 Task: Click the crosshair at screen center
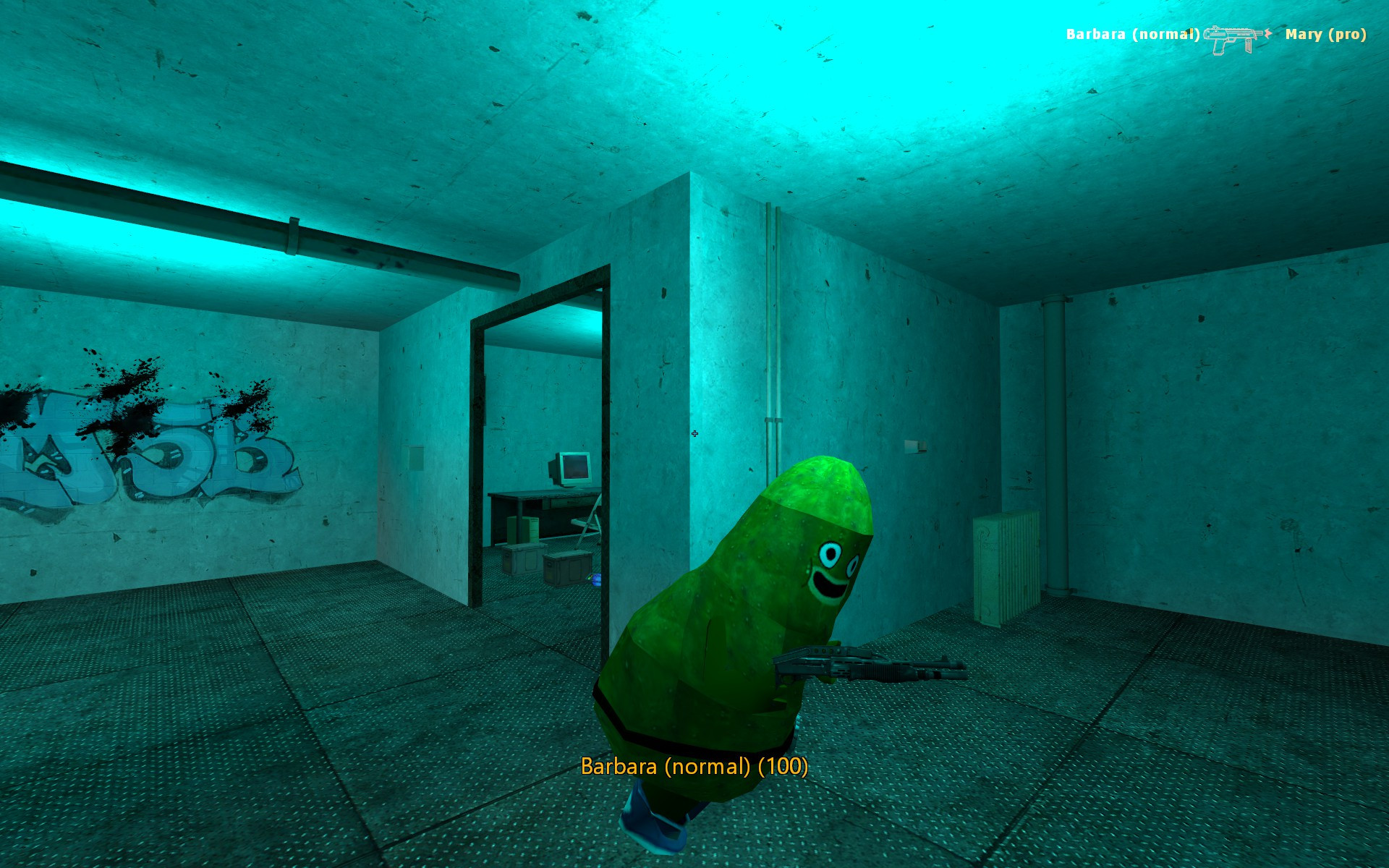coord(694,433)
